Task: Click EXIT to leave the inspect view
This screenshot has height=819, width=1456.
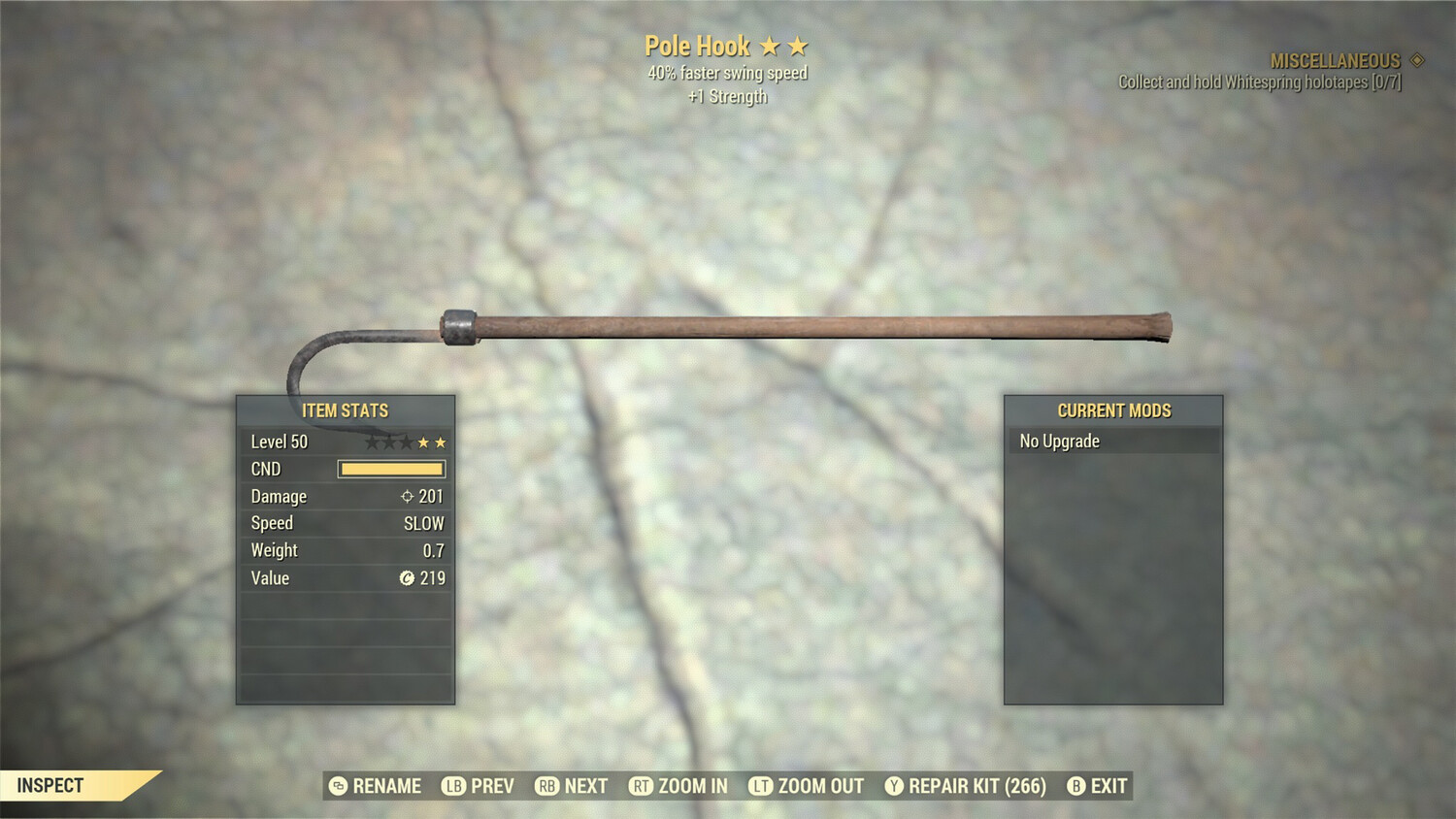Action: click(x=1109, y=786)
